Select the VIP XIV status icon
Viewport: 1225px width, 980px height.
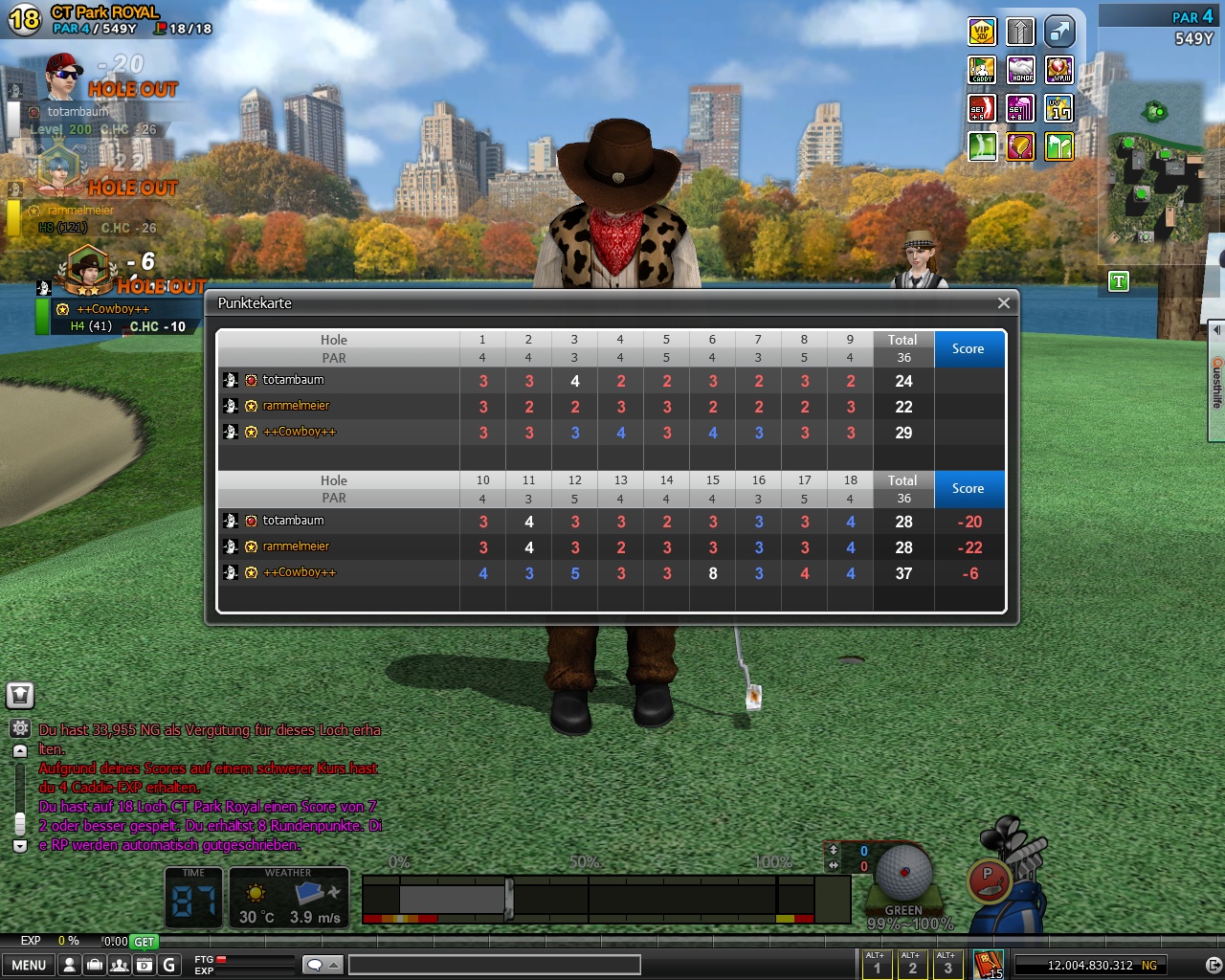982,32
